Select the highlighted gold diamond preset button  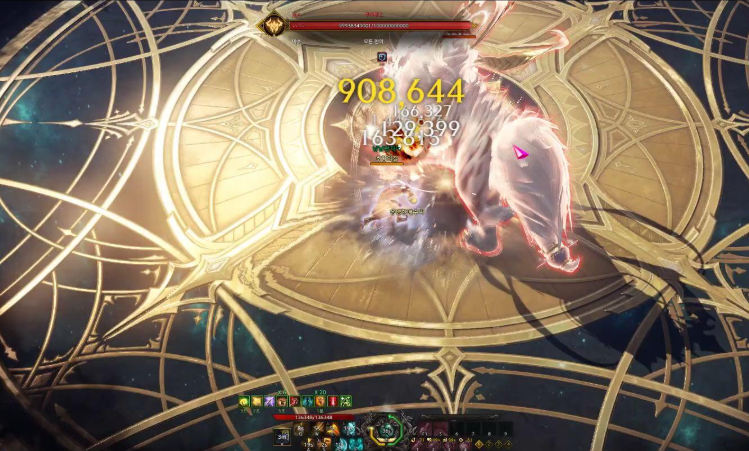tap(477, 442)
